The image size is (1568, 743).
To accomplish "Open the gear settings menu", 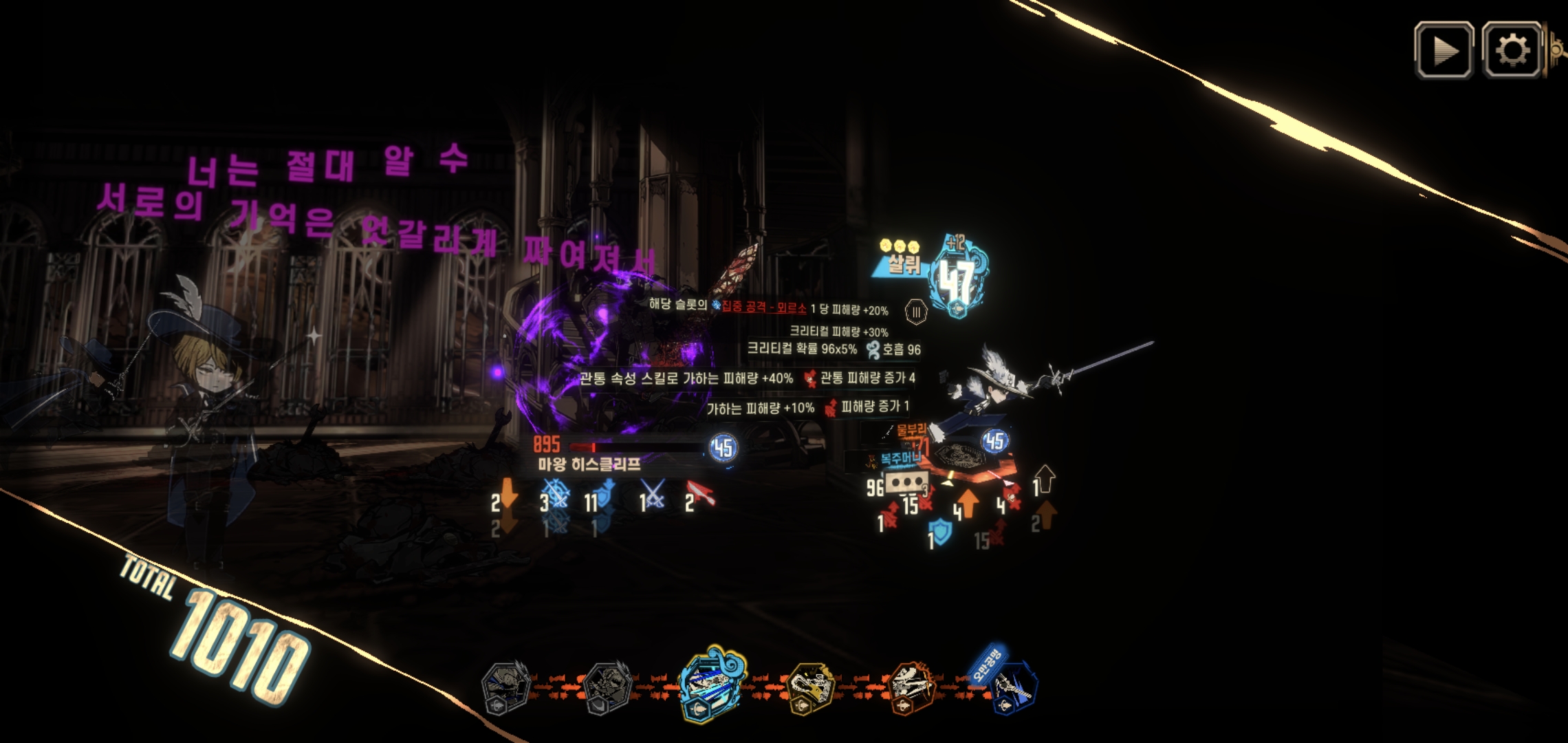I will click(x=1511, y=50).
